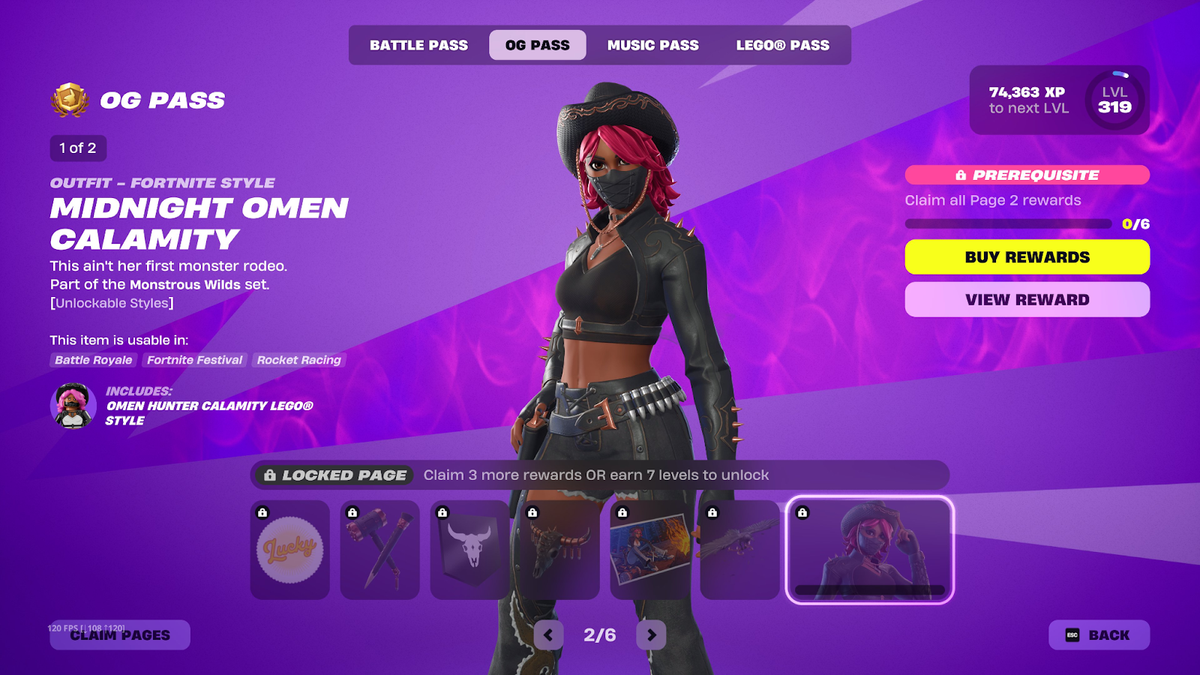Select the Lucky spray reward tile
Image resolution: width=1200 pixels, height=675 pixels.
point(290,550)
